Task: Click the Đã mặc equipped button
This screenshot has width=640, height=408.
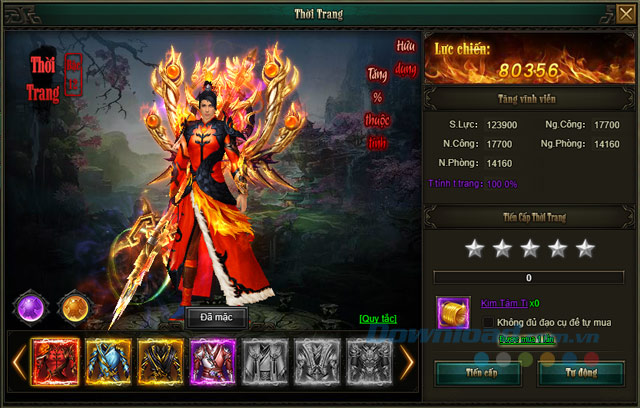Action: (216, 318)
